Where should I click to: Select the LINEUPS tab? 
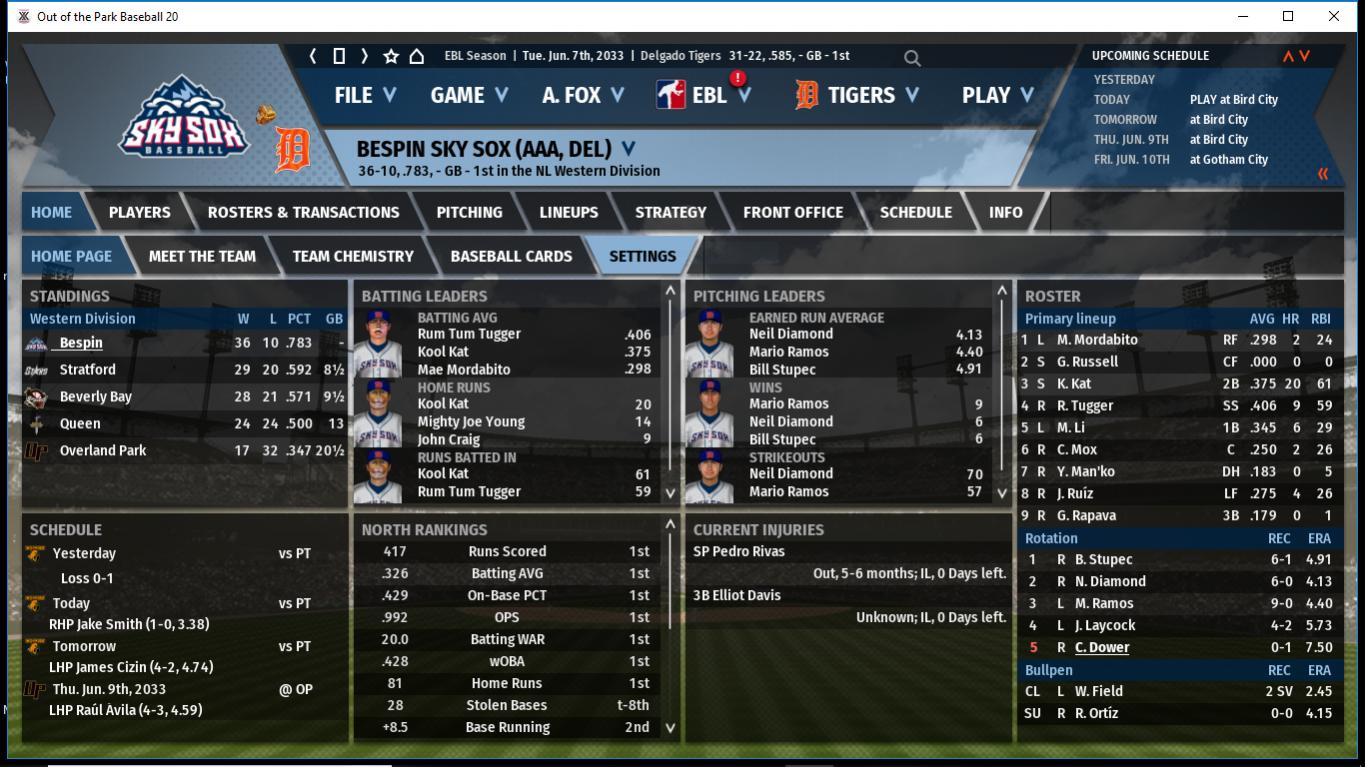[x=568, y=212]
